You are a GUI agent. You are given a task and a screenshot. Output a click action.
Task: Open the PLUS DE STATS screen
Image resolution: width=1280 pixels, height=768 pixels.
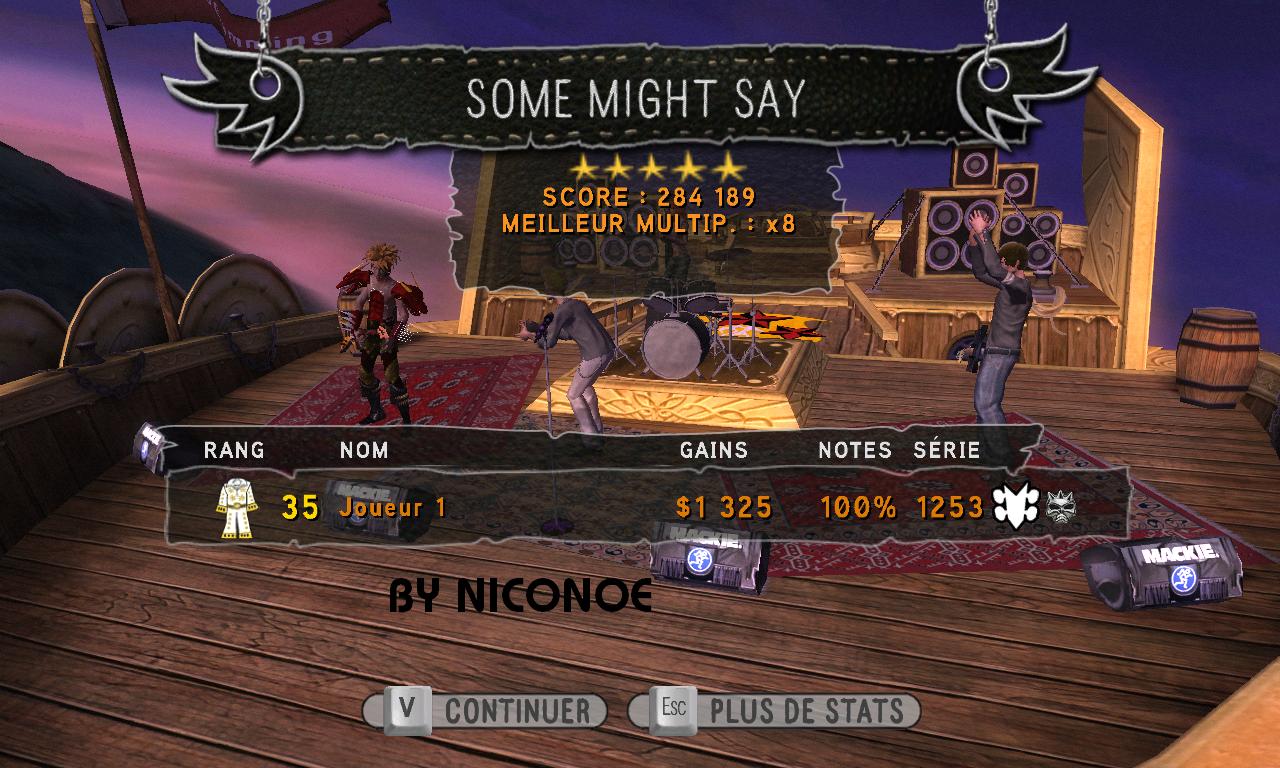tap(774, 711)
